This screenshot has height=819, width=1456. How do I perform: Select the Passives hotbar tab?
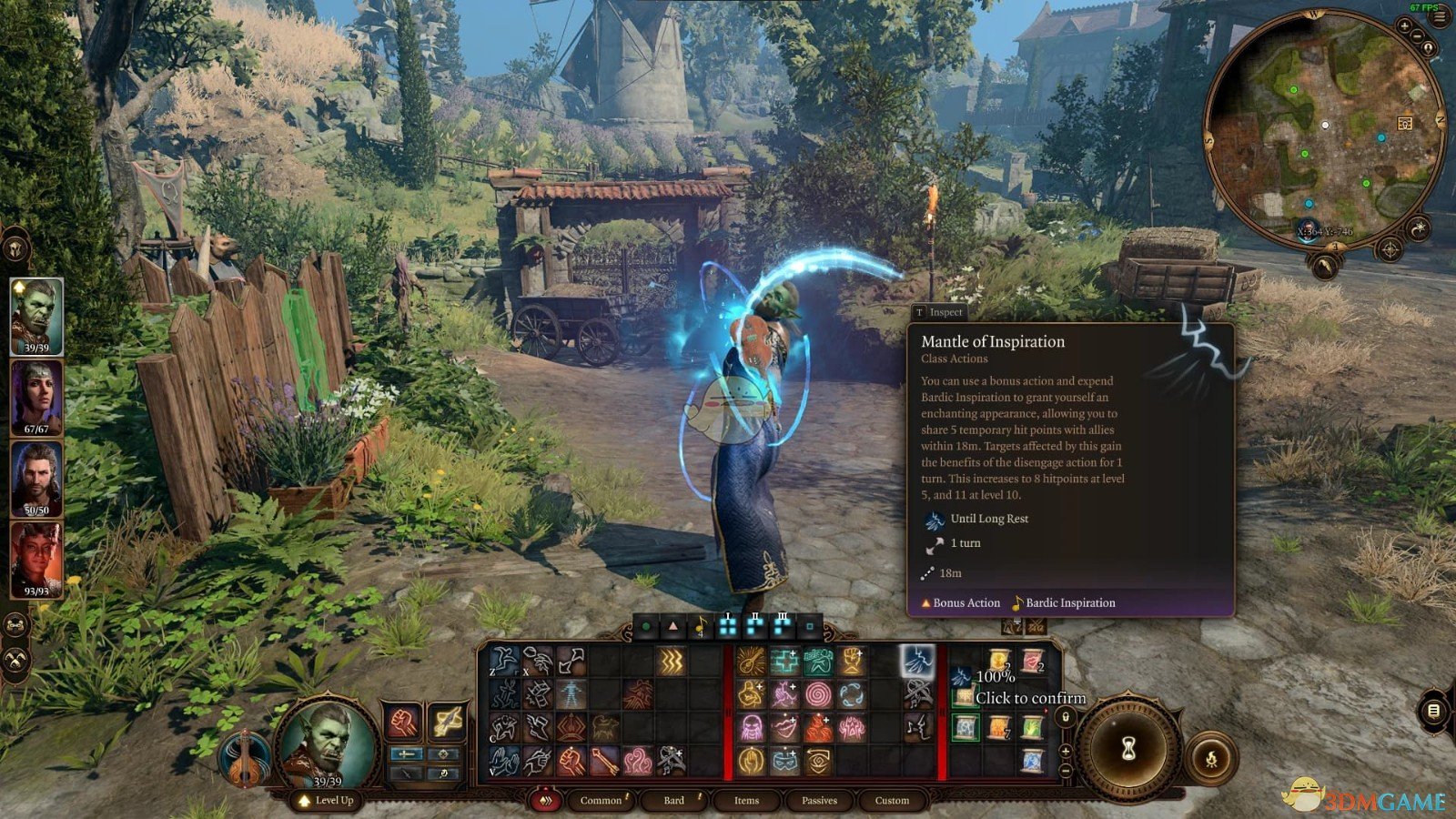click(x=819, y=801)
